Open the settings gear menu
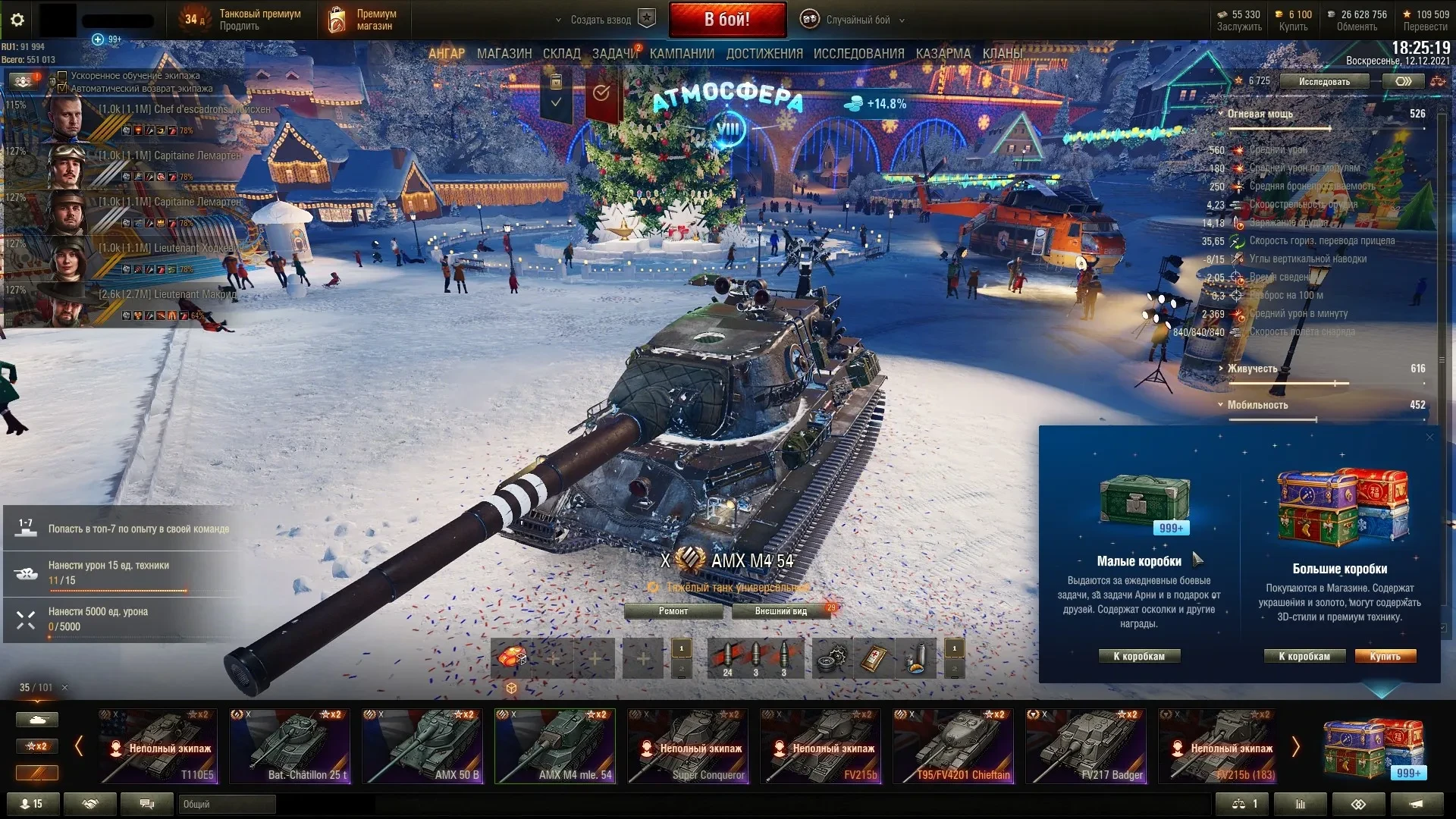This screenshot has height=819, width=1456. point(17,20)
